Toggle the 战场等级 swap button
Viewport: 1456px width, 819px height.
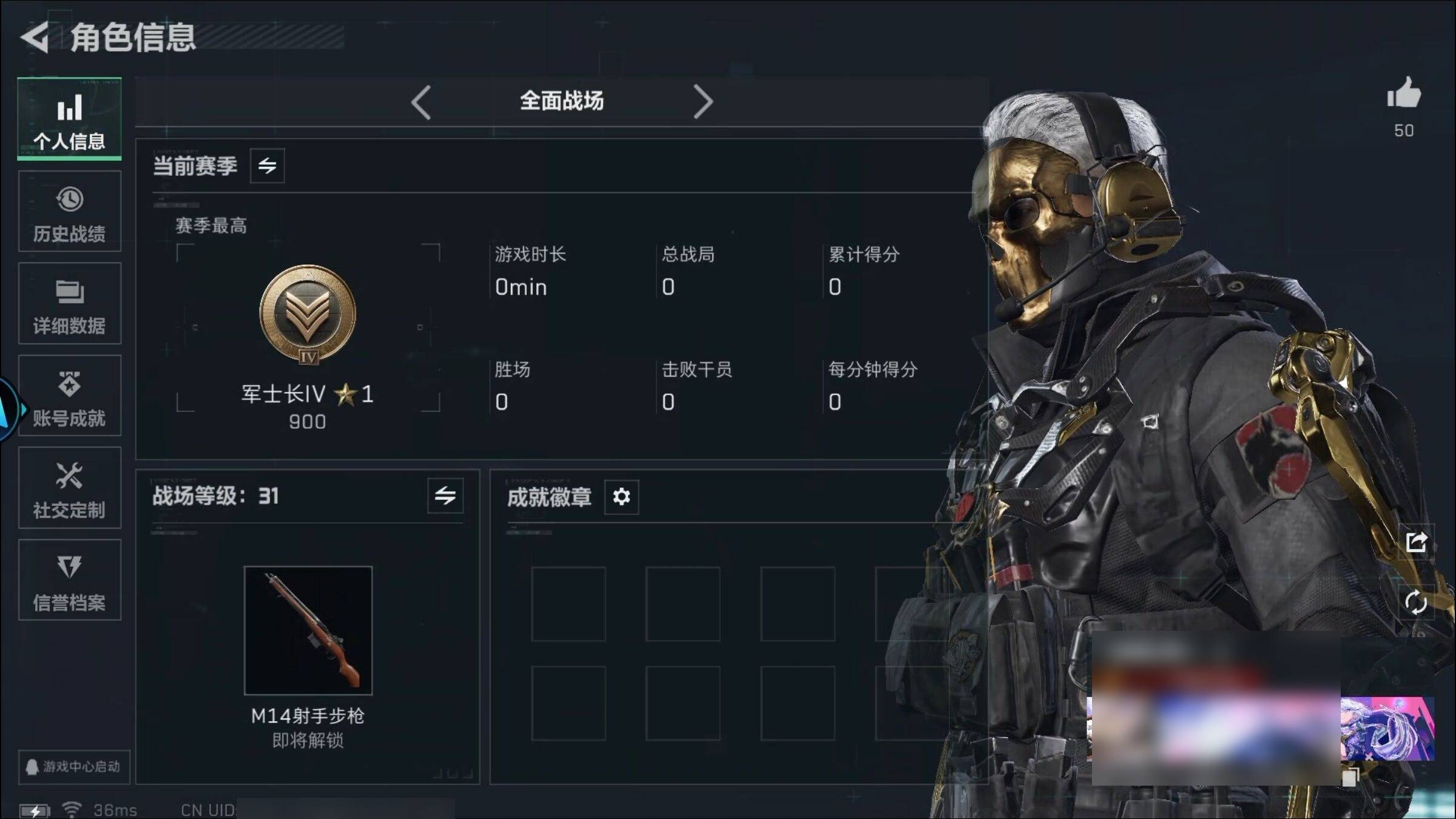click(x=445, y=496)
